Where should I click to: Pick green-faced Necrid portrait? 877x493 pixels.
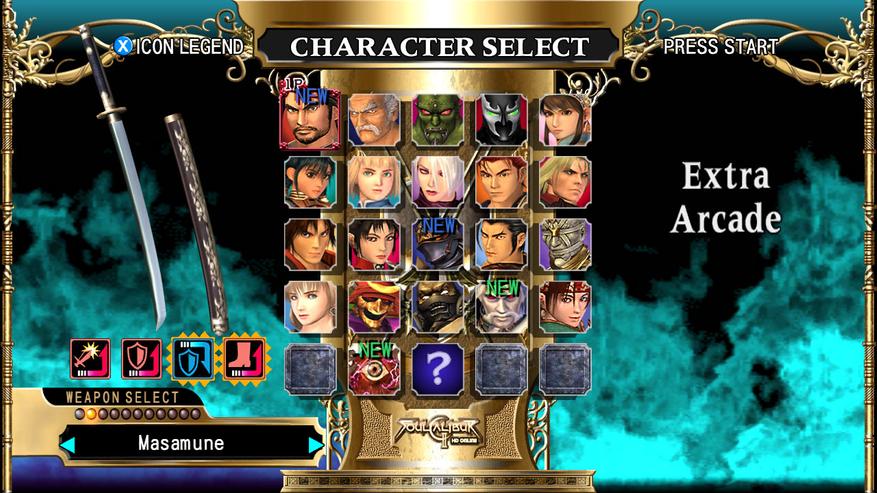point(438,119)
